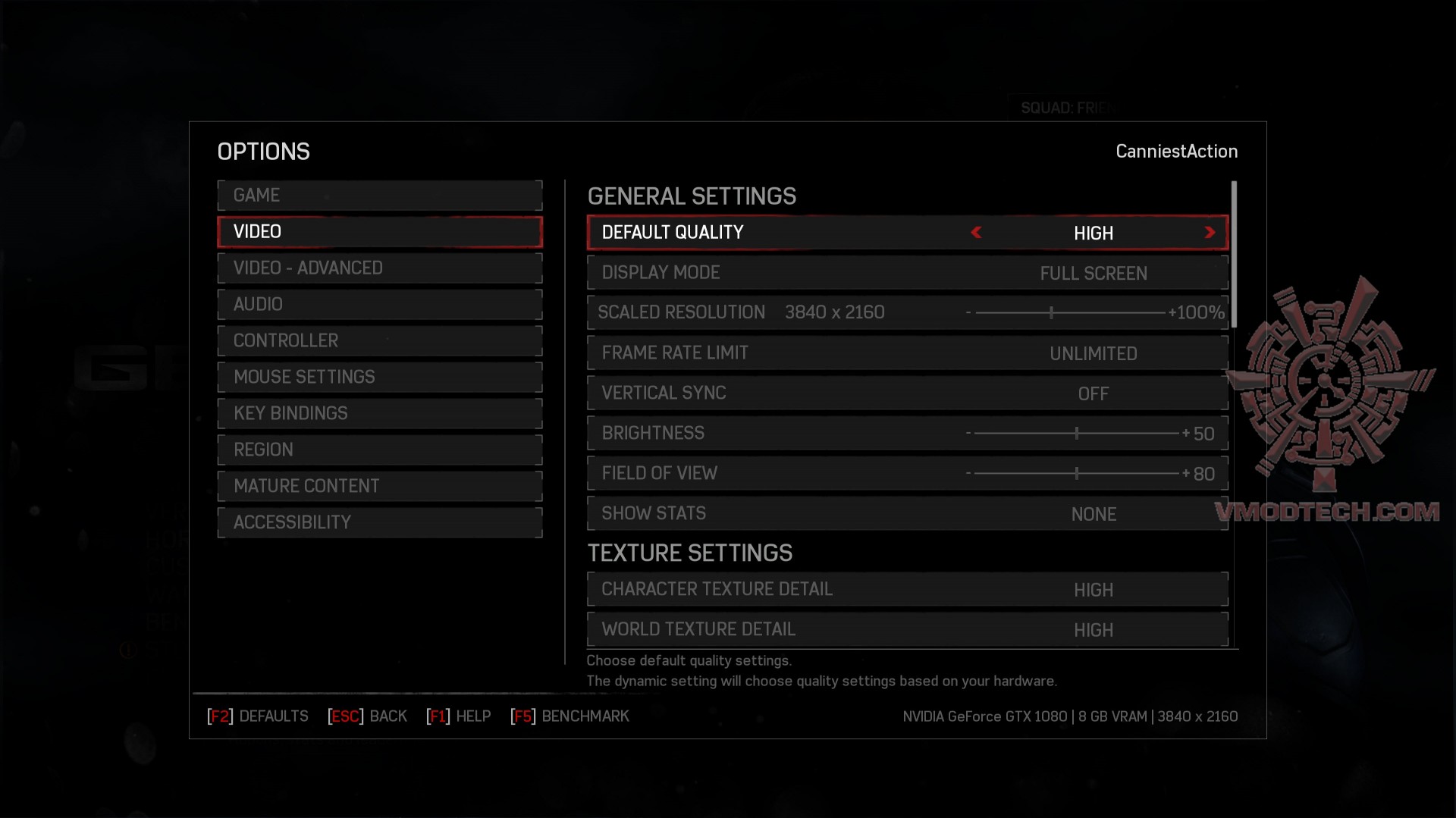Open the Audio options
Screen dimensions: 1456x818
379,305
